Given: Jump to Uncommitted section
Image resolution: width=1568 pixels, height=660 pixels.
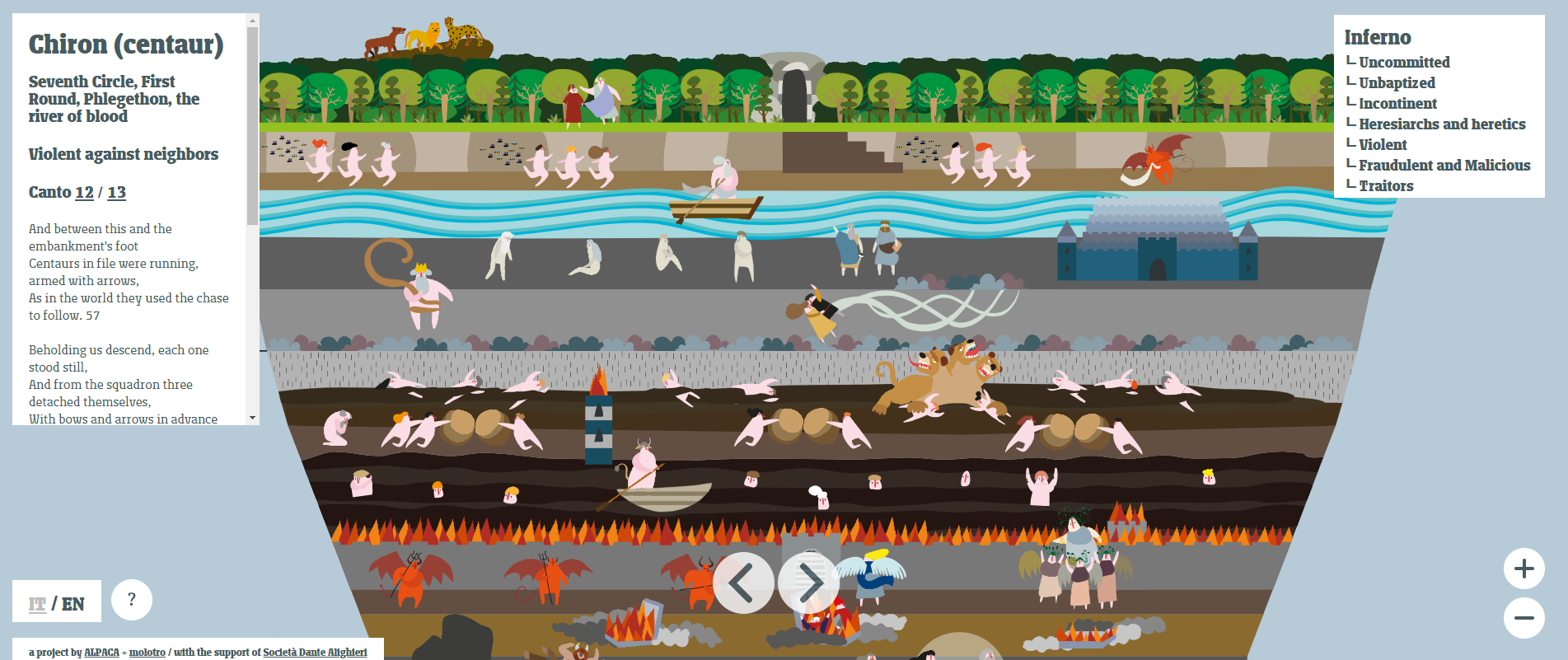Looking at the screenshot, I should click(1404, 62).
